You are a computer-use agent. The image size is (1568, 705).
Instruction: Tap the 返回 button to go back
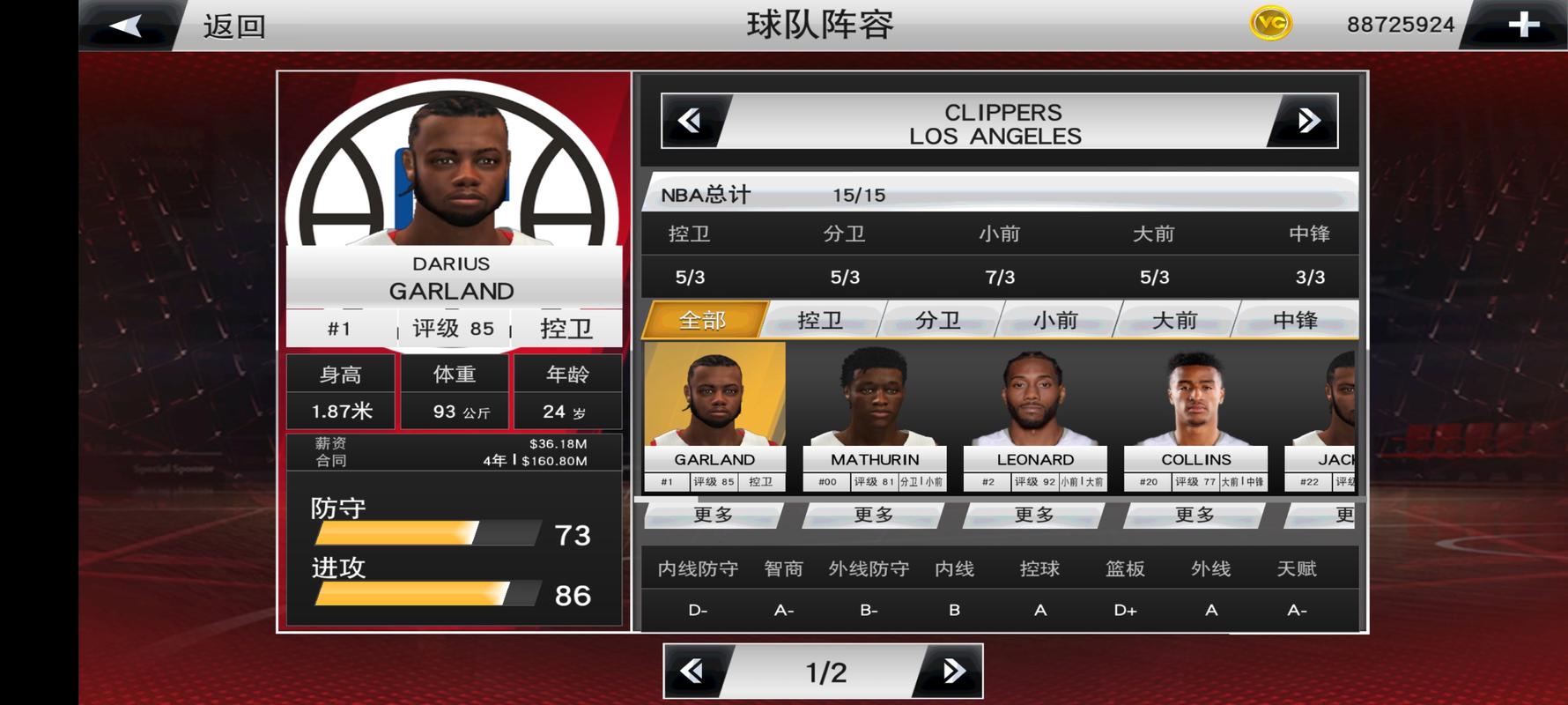(x=233, y=26)
